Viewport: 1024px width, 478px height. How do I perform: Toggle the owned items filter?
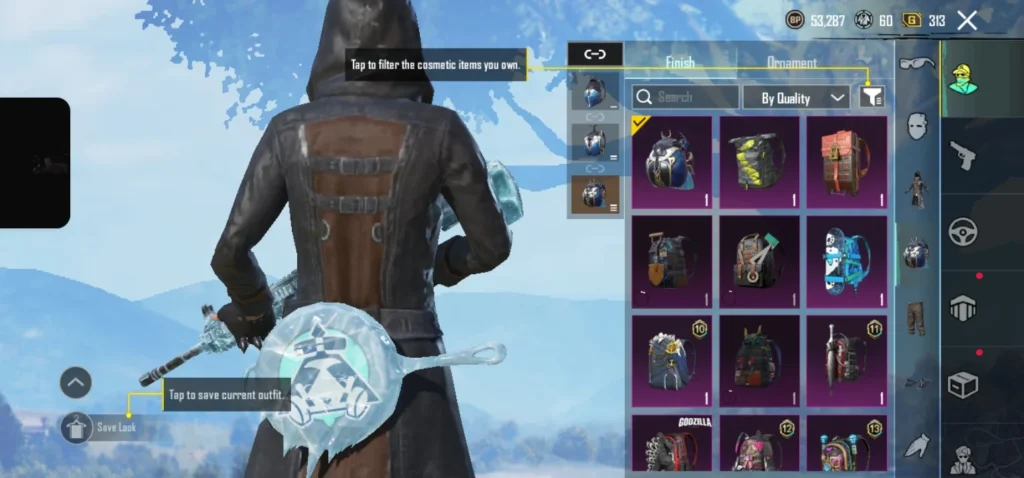click(x=872, y=96)
